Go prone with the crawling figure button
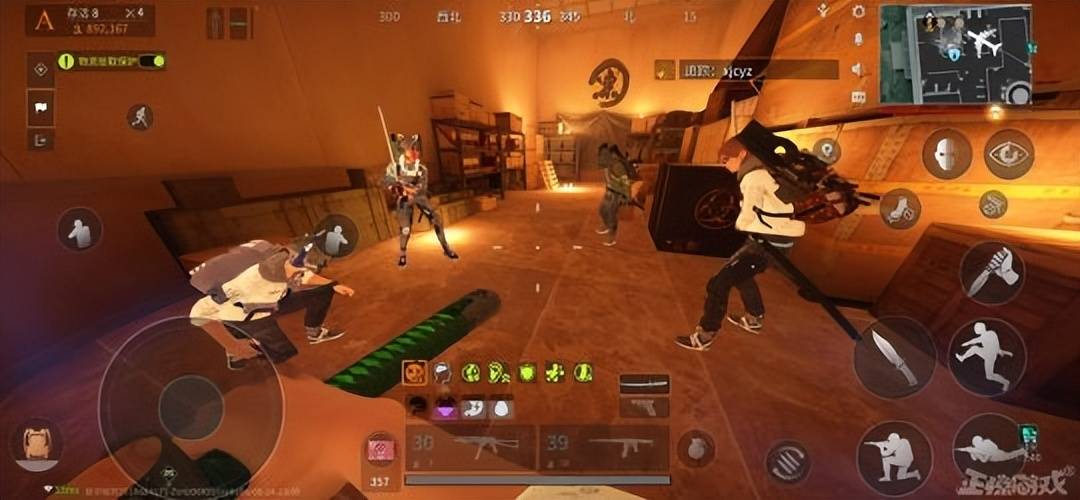This screenshot has height=500, width=1080. coord(988,450)
